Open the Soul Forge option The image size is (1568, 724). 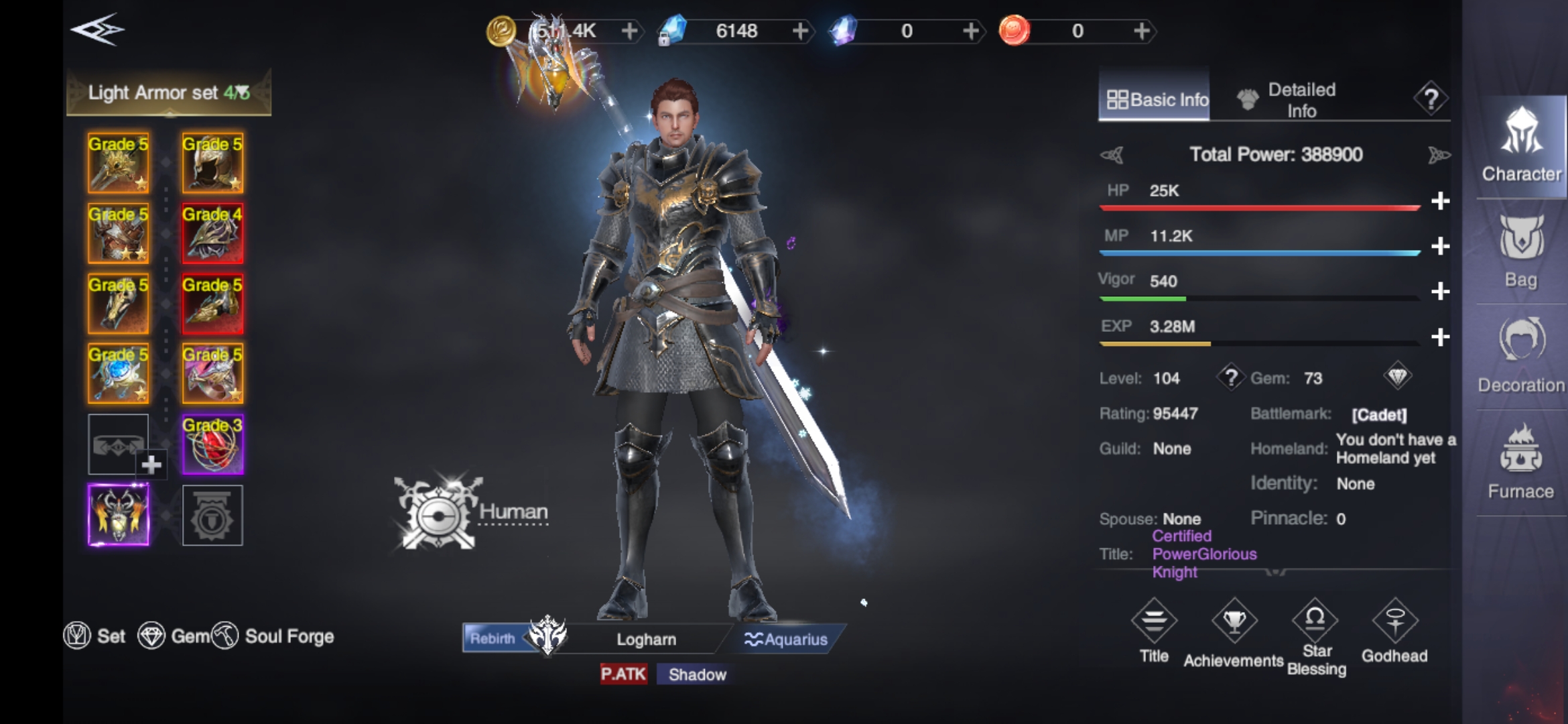pos(273,636)
